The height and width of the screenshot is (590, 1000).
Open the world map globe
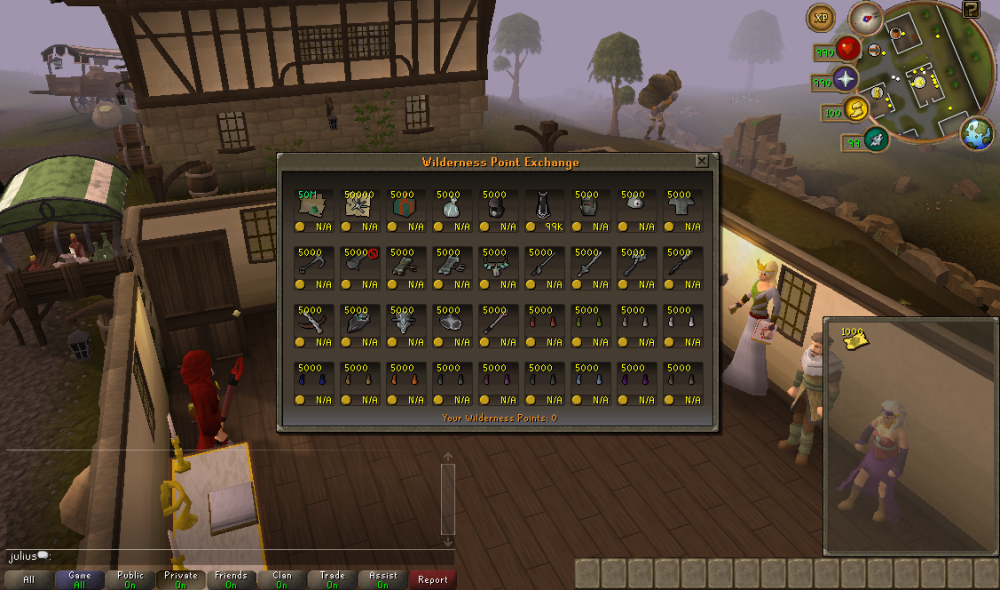click(977, 133)
